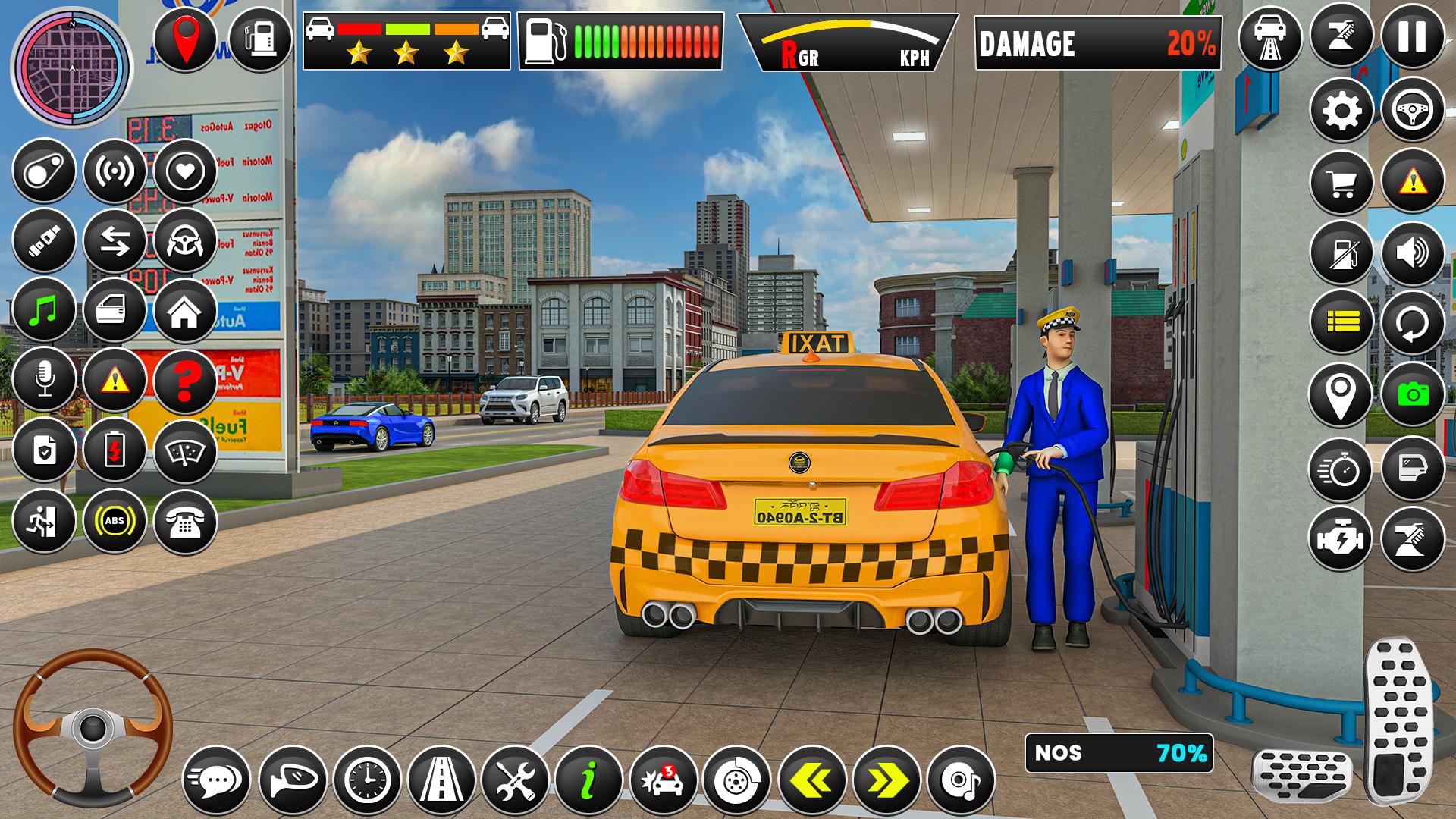Viewport: 1456px width, 819px height.
Task: Show the green info button
Action: click(589, 780)
